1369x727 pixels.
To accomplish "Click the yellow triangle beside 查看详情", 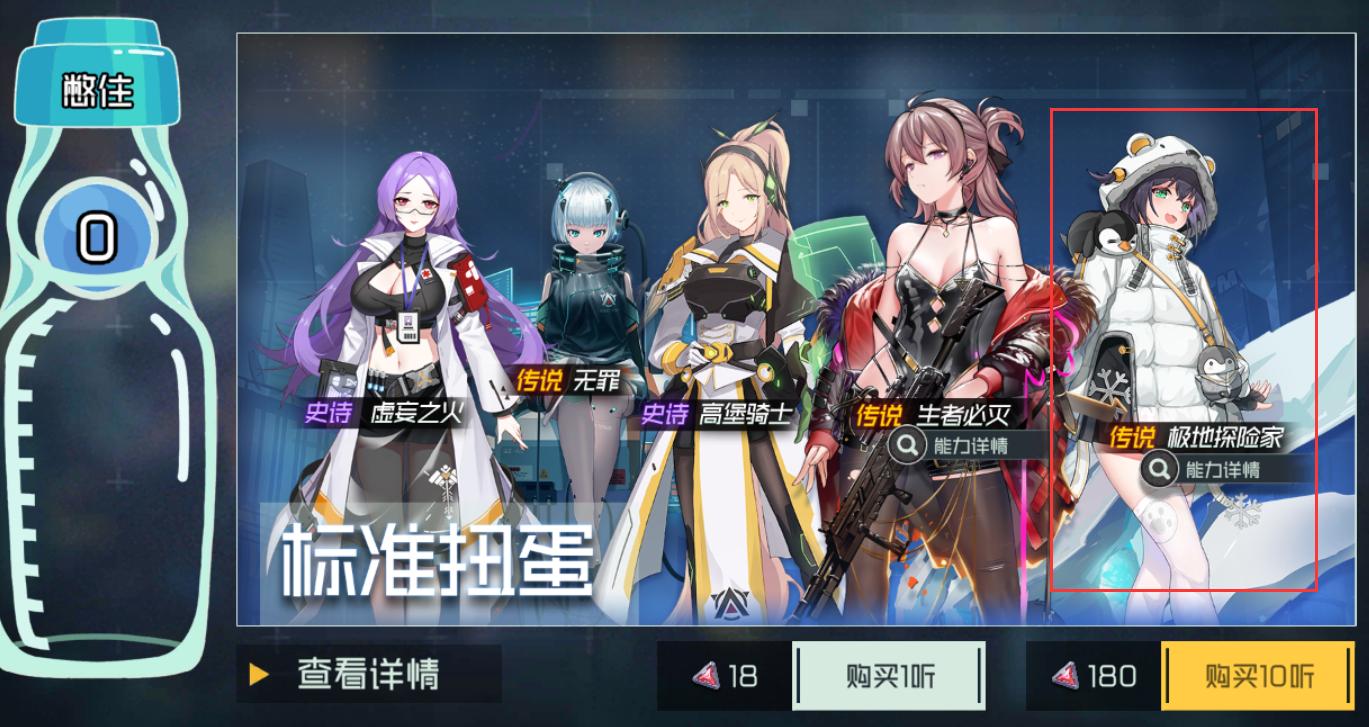I will click(x=256, y=676).
